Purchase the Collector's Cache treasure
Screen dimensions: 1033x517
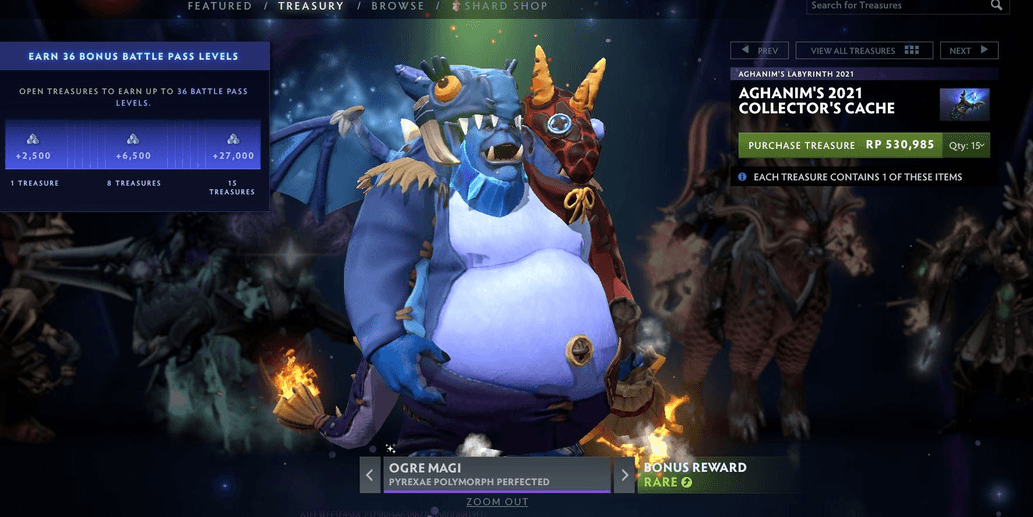click(837, 145)
